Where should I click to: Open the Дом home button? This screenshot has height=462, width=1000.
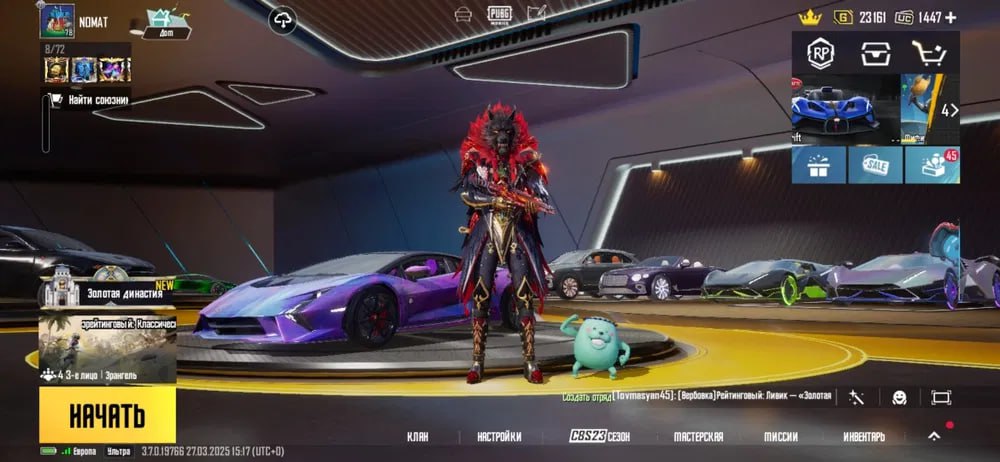point(166,24)
